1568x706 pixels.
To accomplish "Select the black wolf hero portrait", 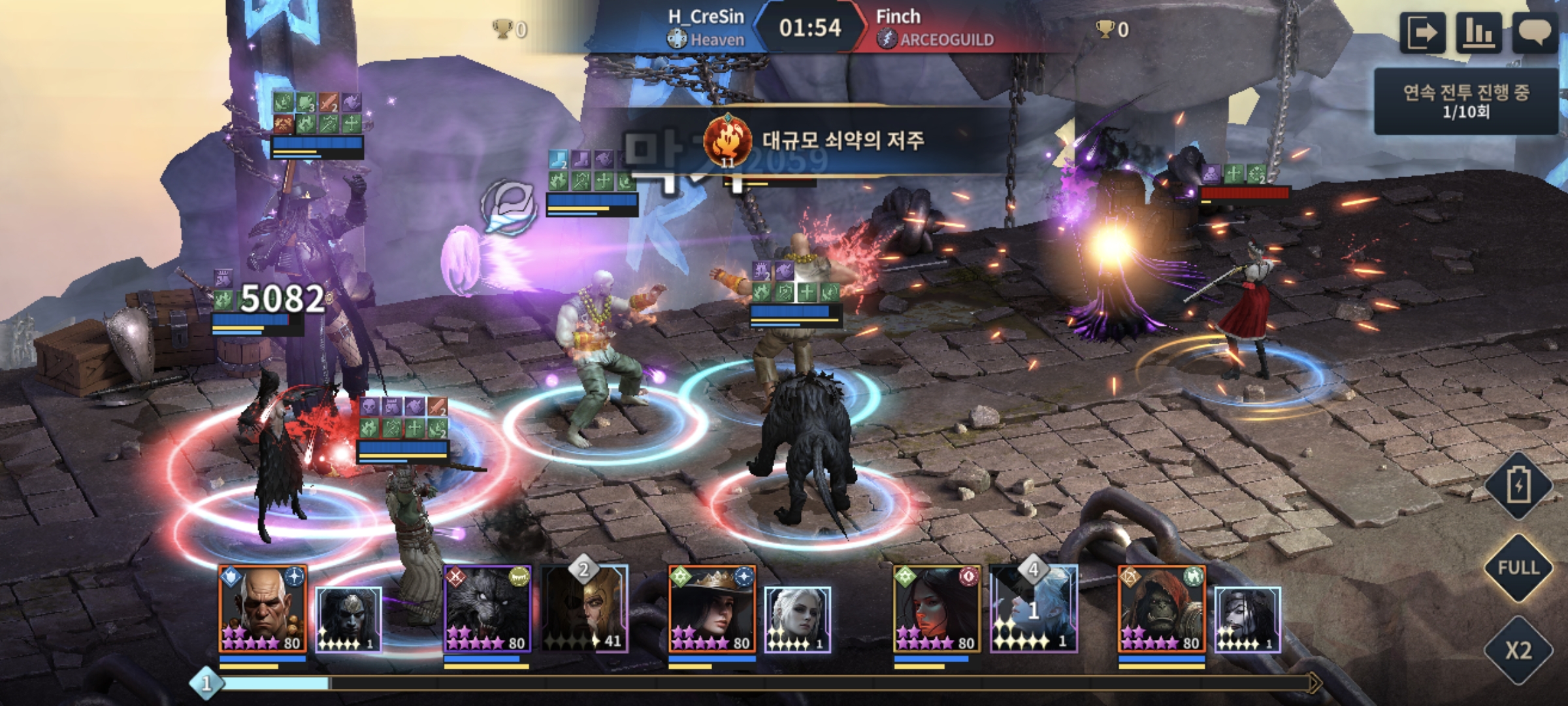I will (487, 609).
